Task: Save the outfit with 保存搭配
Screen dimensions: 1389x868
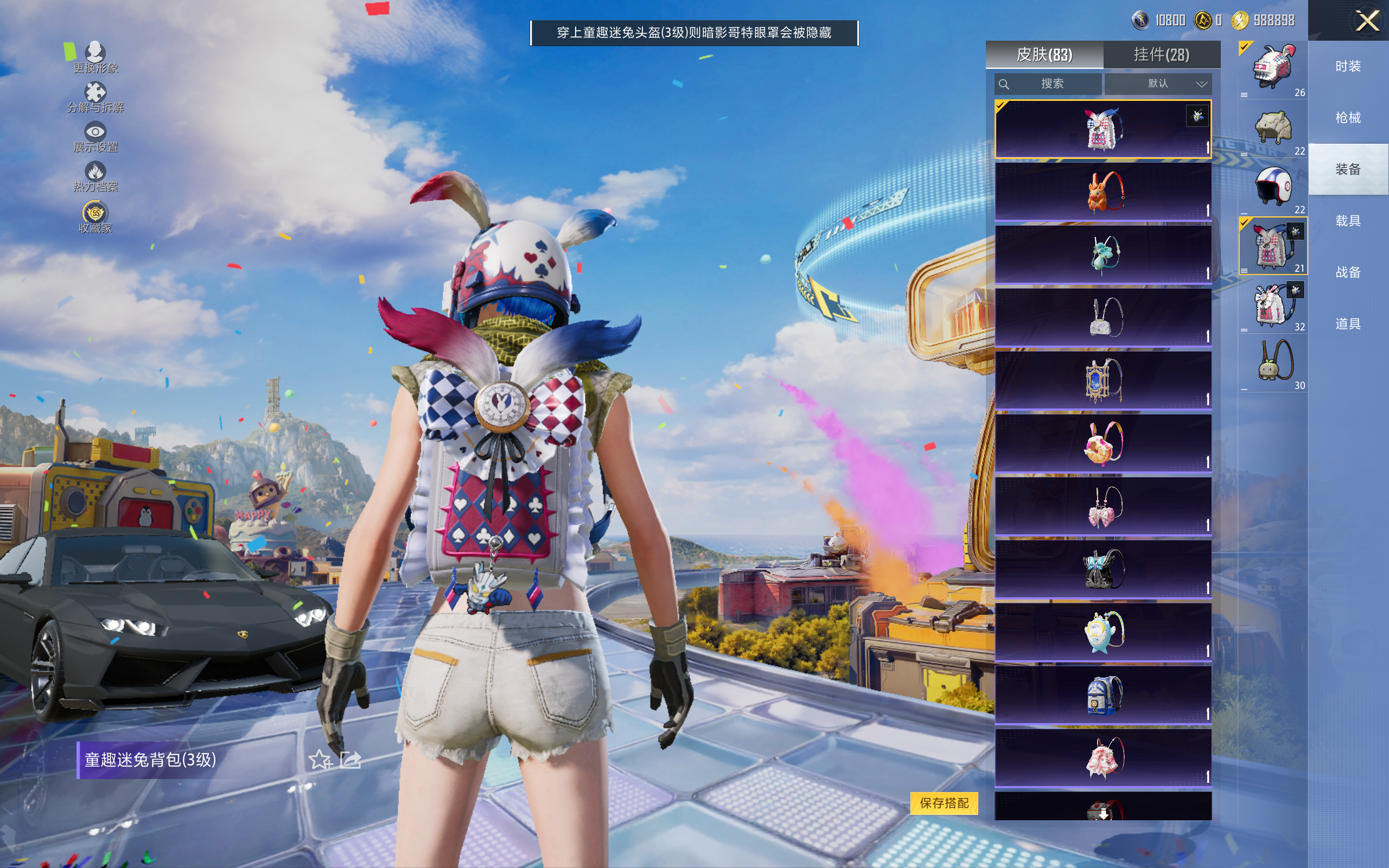Action: (944, 802)
